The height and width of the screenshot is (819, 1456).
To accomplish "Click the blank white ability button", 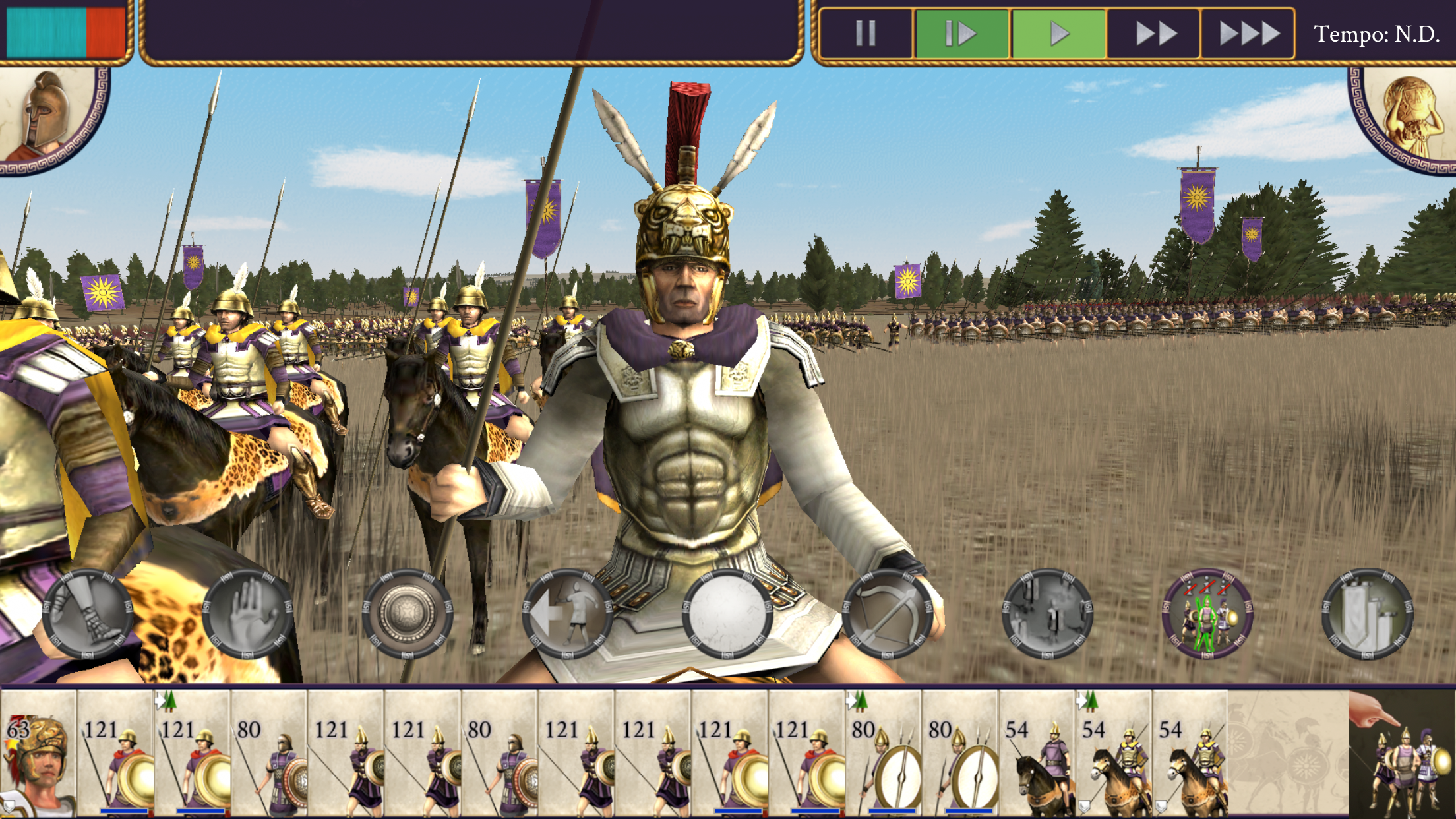I will (727, 614).
